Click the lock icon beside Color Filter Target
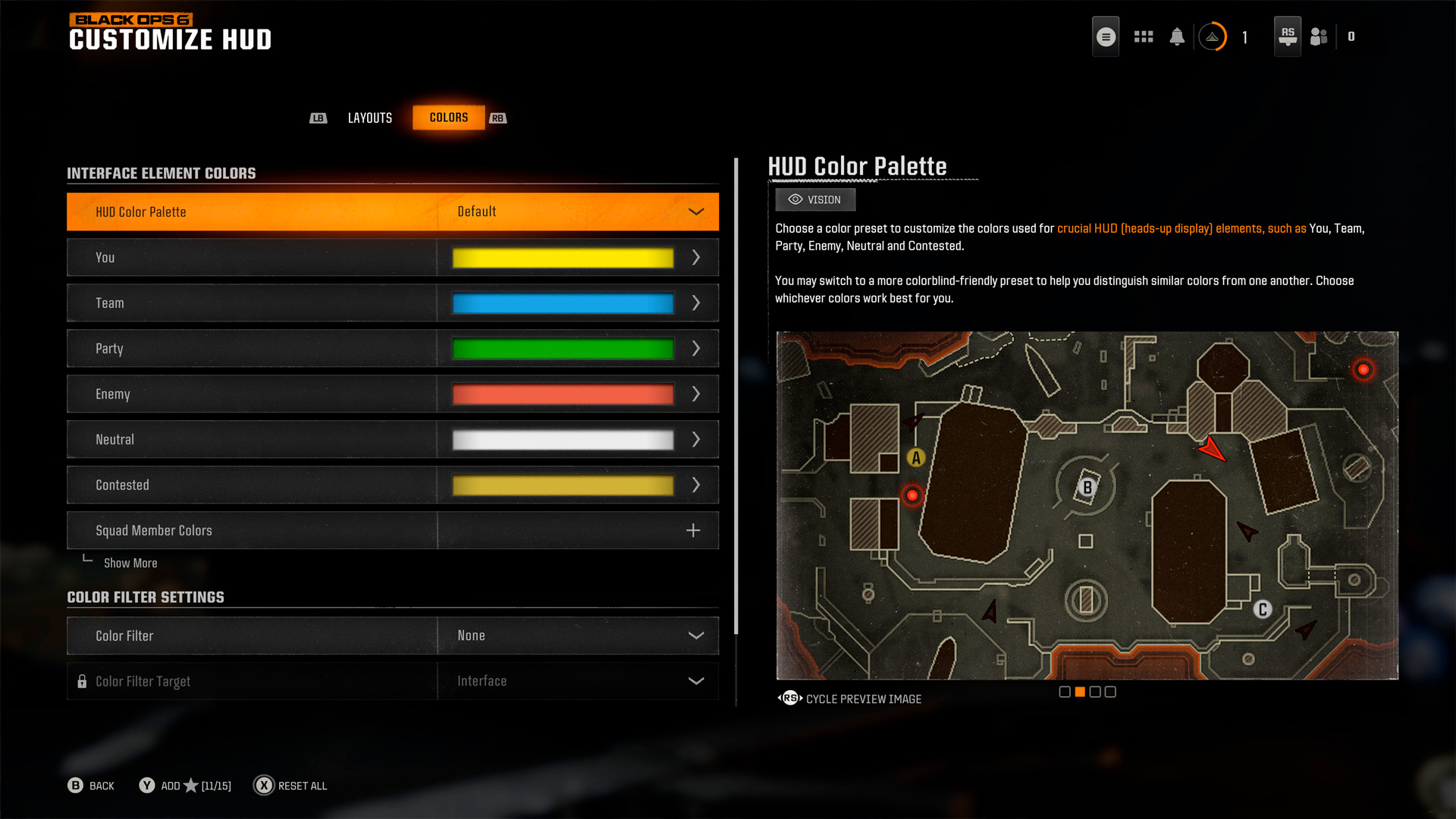Viewport: 1456px width, 819px height. coord(82,681)
